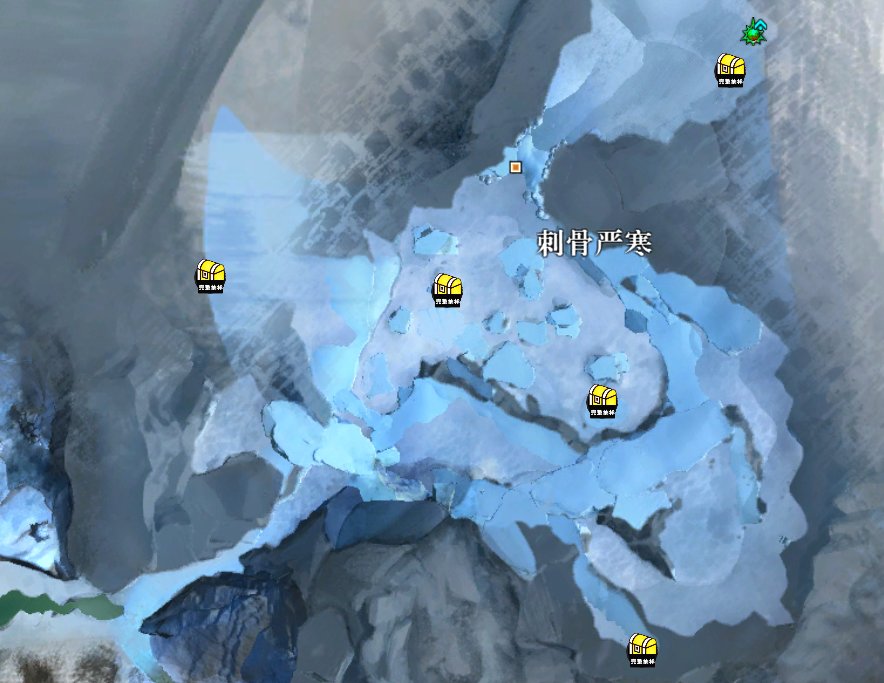Select the chest marker beside the green marker
Image resolution: width=884 pixels, height=683 pixels.
pos(731,68)
